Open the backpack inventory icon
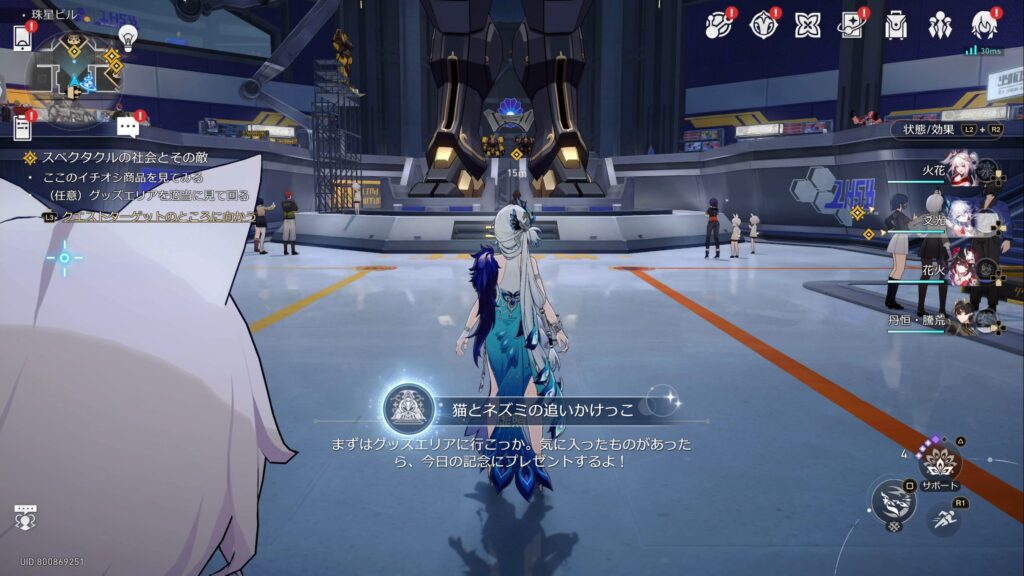Viewport: 1024px width, 576px height. pyautogui.click(x=895, y=25)
